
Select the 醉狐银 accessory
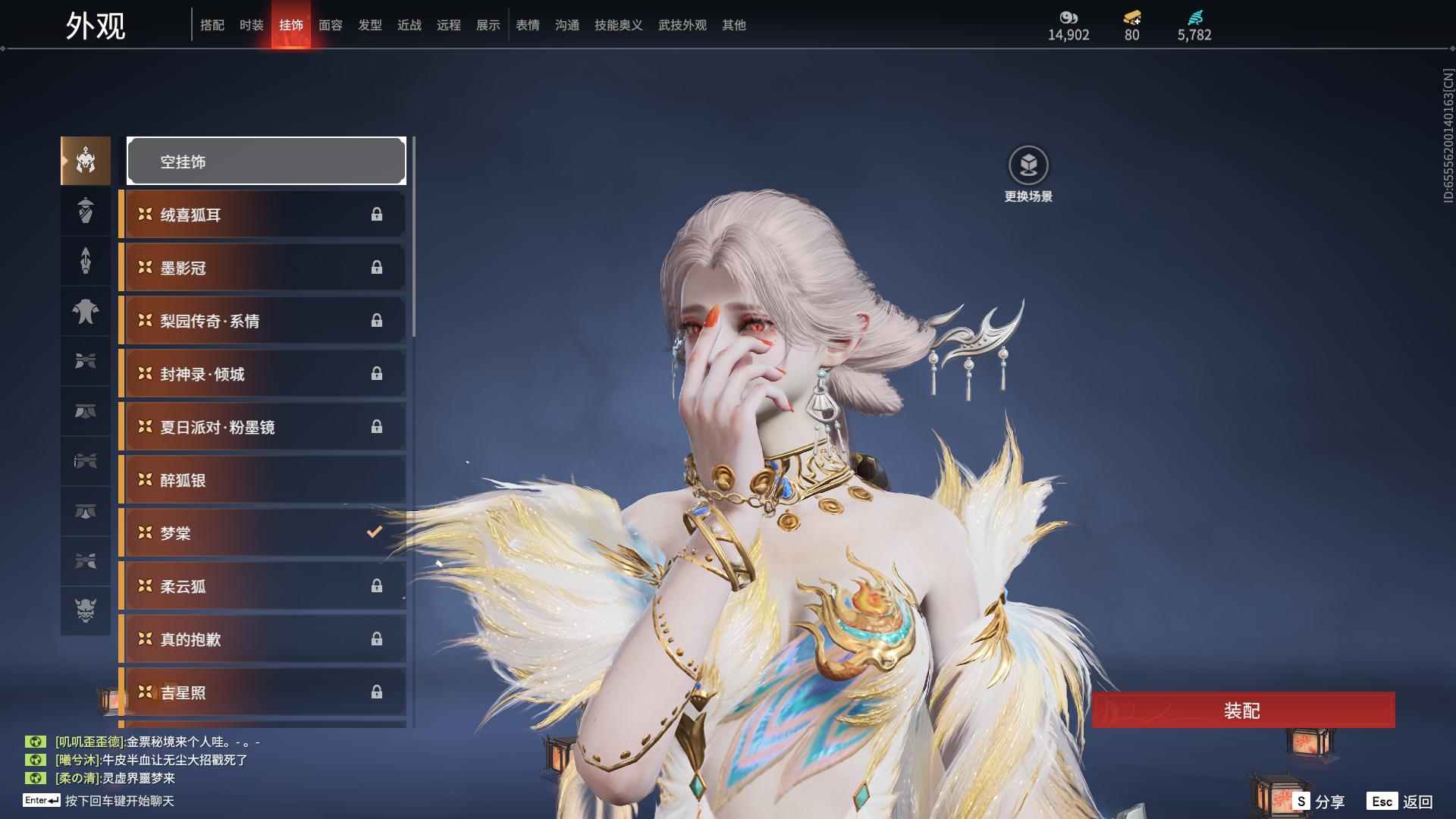262,480
